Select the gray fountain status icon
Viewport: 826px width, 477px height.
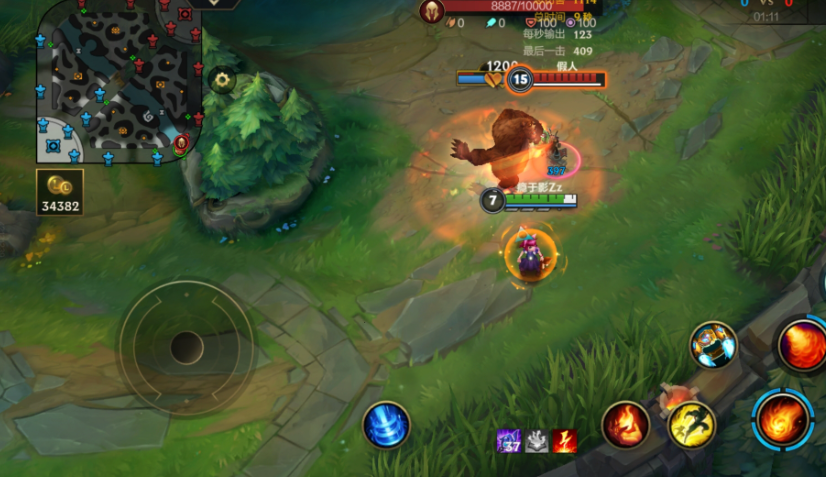click(537, 441)
